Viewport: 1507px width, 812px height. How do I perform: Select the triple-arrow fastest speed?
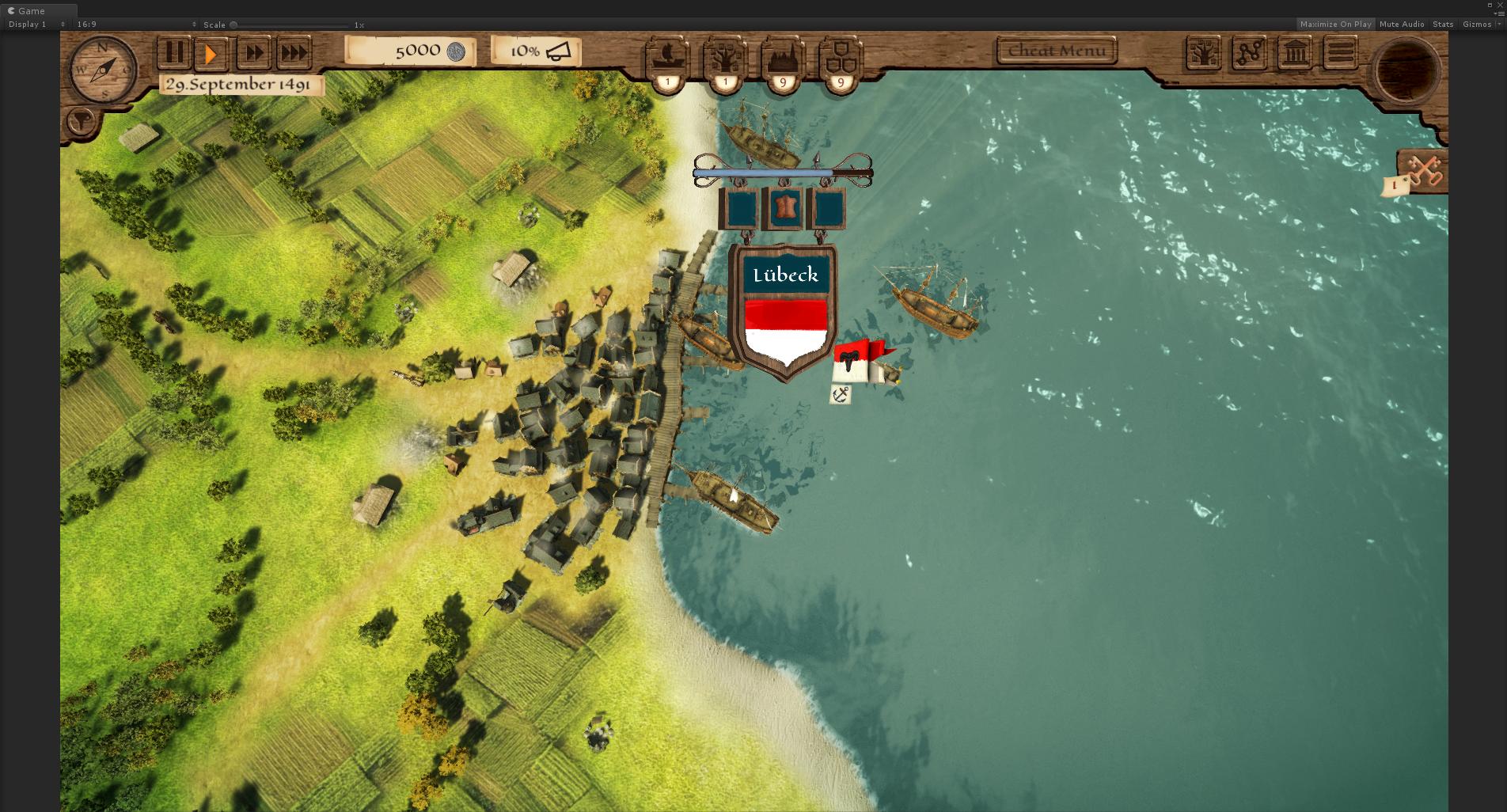[x=294, y=53]
